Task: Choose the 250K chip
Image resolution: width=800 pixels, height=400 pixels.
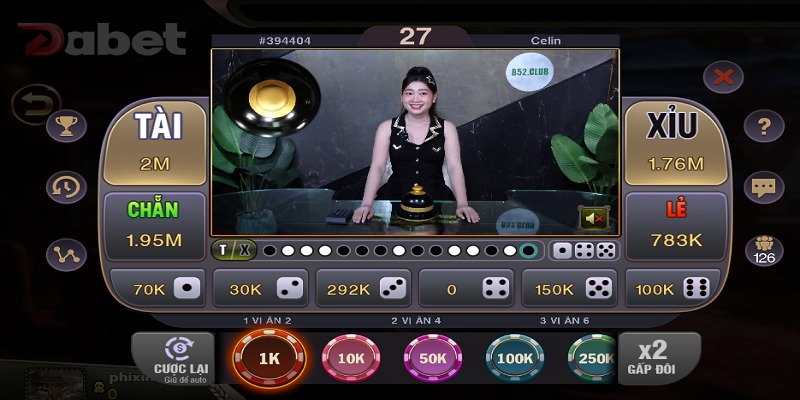Action: [592, 359]
